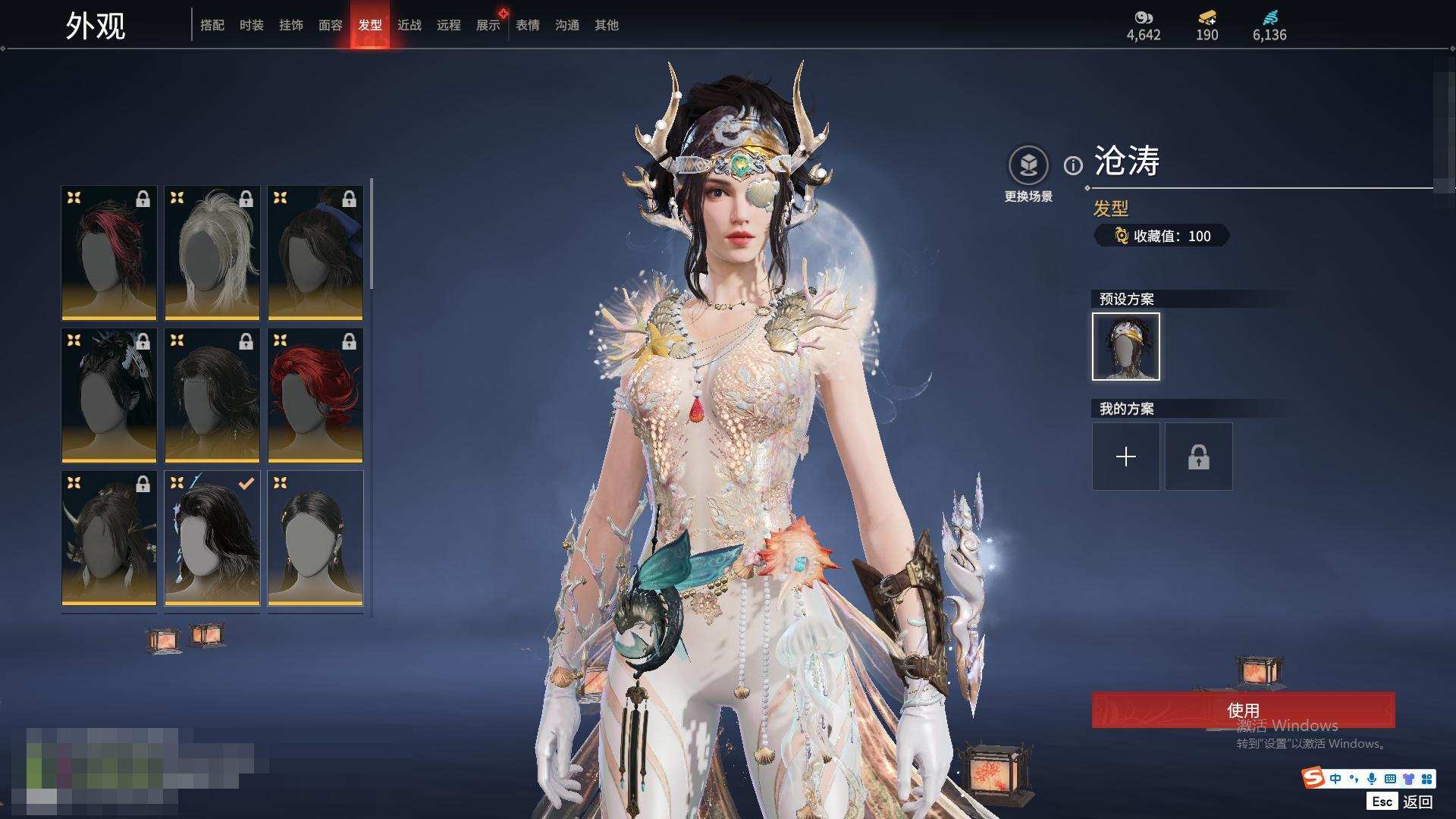Open the info icon beside 沧涛
Image resolution: width=1456 pixels, height=819 pixels.
click(x=1073, y=165)
